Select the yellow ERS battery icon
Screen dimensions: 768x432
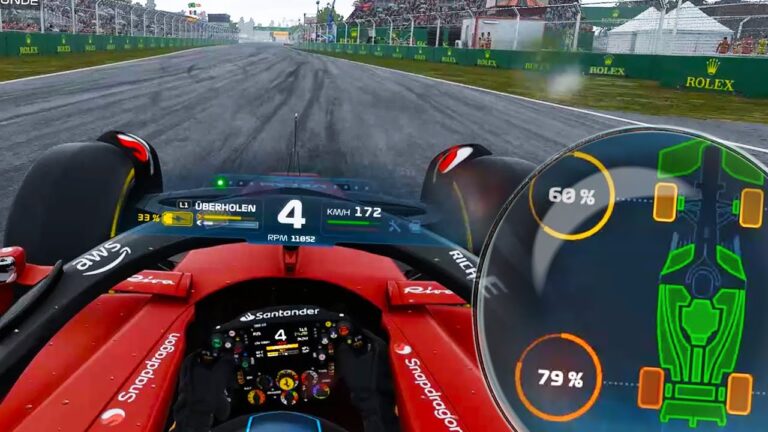pyautogui.click(x=177, y=218)
